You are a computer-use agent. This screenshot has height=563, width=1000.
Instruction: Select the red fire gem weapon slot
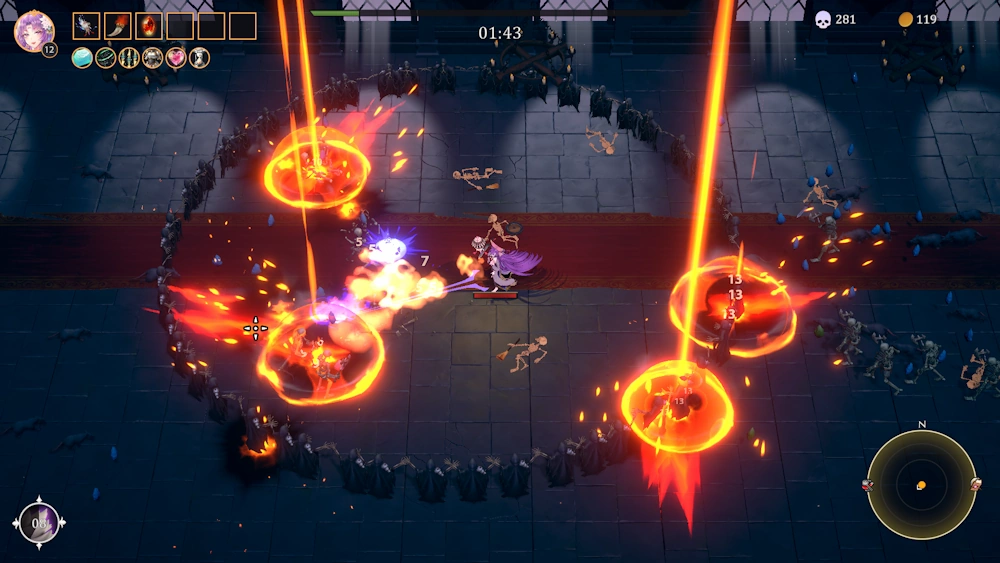pyautogui.click(x=149, y=26)
